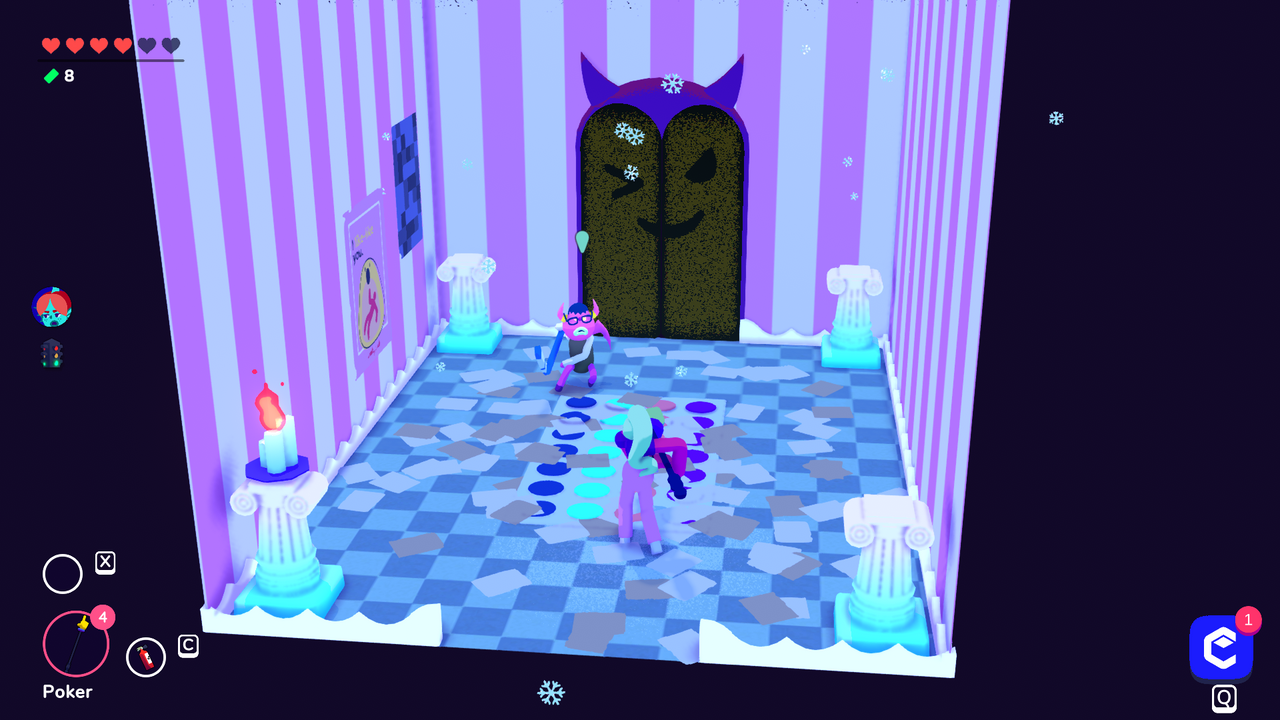Click the Poker label text
This screenshot has height=720, width=1280.
point(65,692)
